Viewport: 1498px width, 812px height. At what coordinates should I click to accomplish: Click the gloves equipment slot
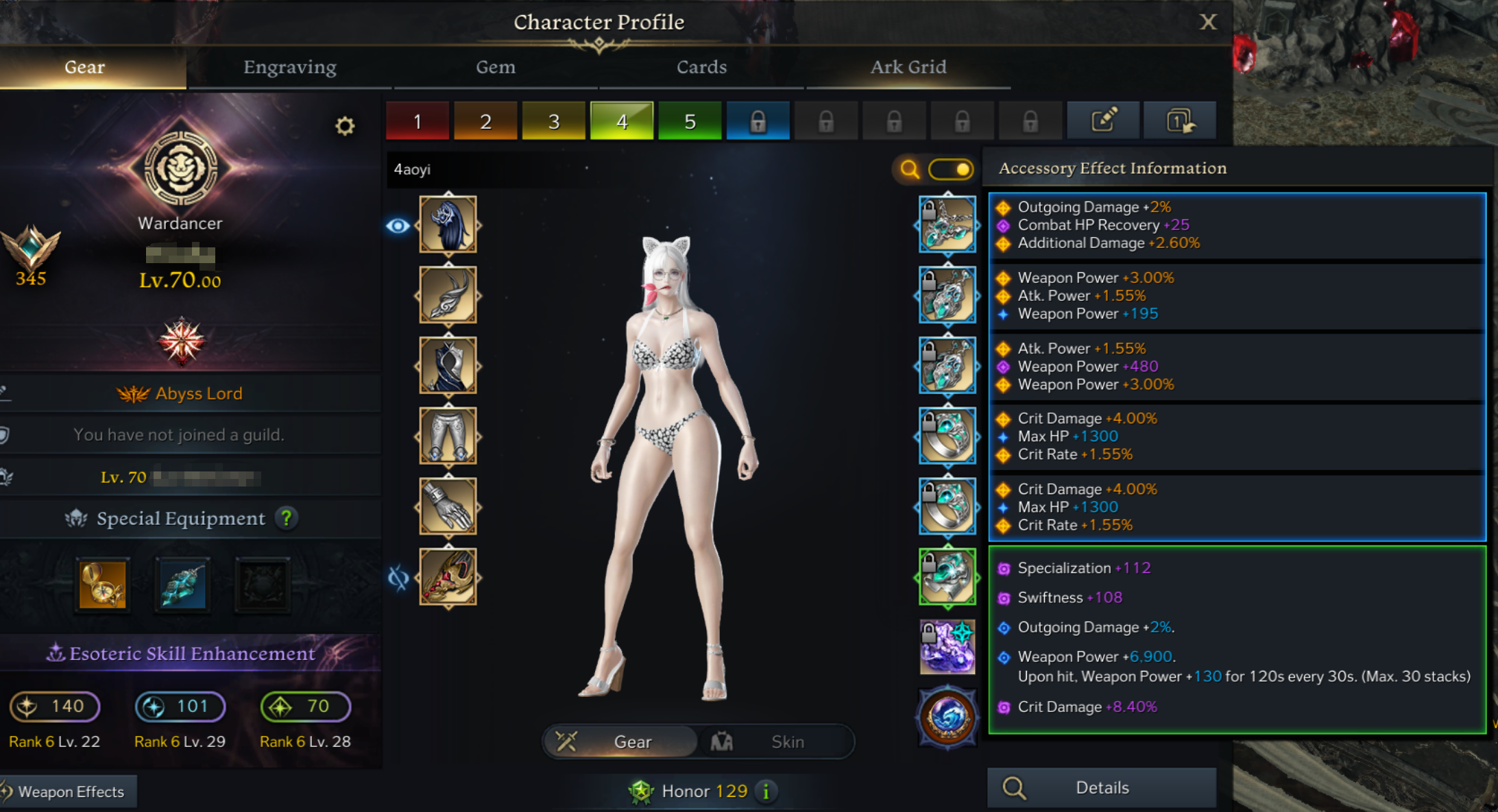(448, 506)
